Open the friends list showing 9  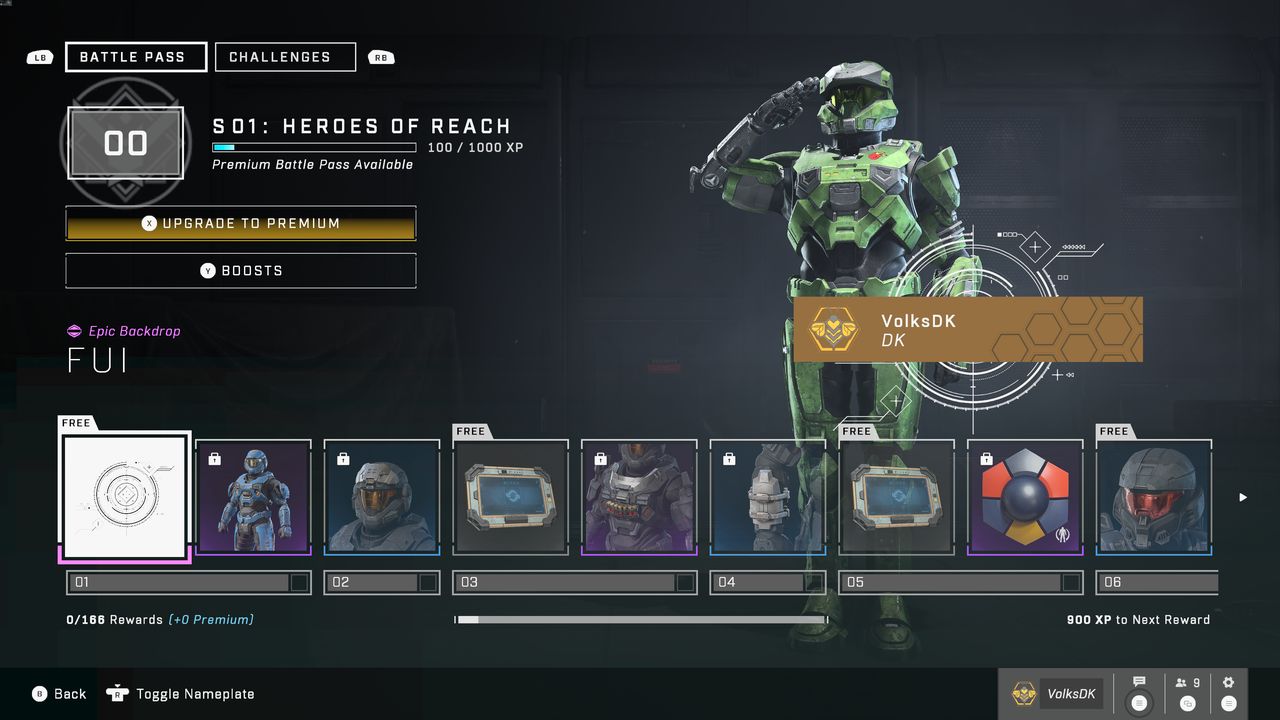pyautogui.click(x=1188, y=693)
